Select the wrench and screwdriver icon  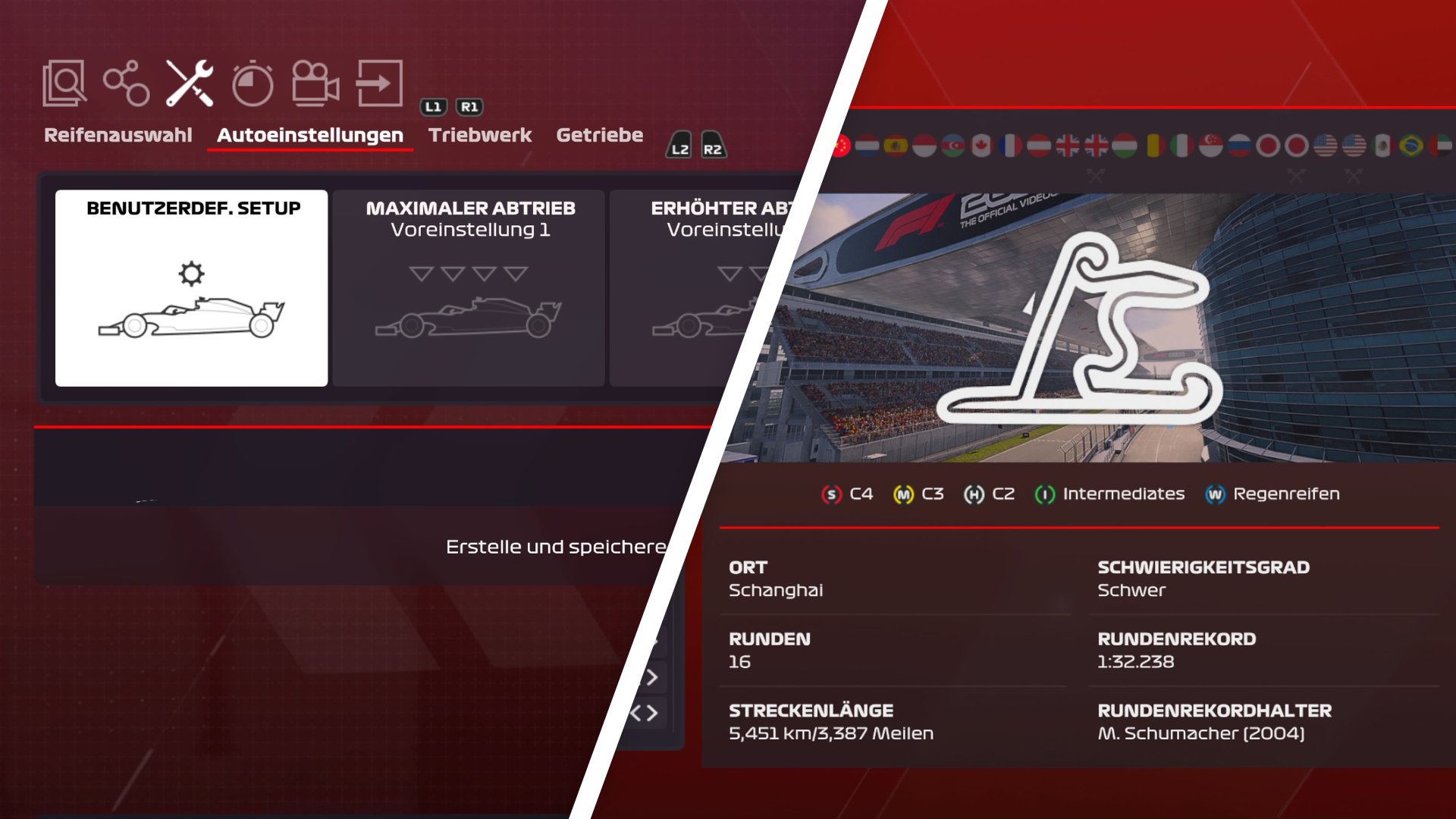(190, 83)
